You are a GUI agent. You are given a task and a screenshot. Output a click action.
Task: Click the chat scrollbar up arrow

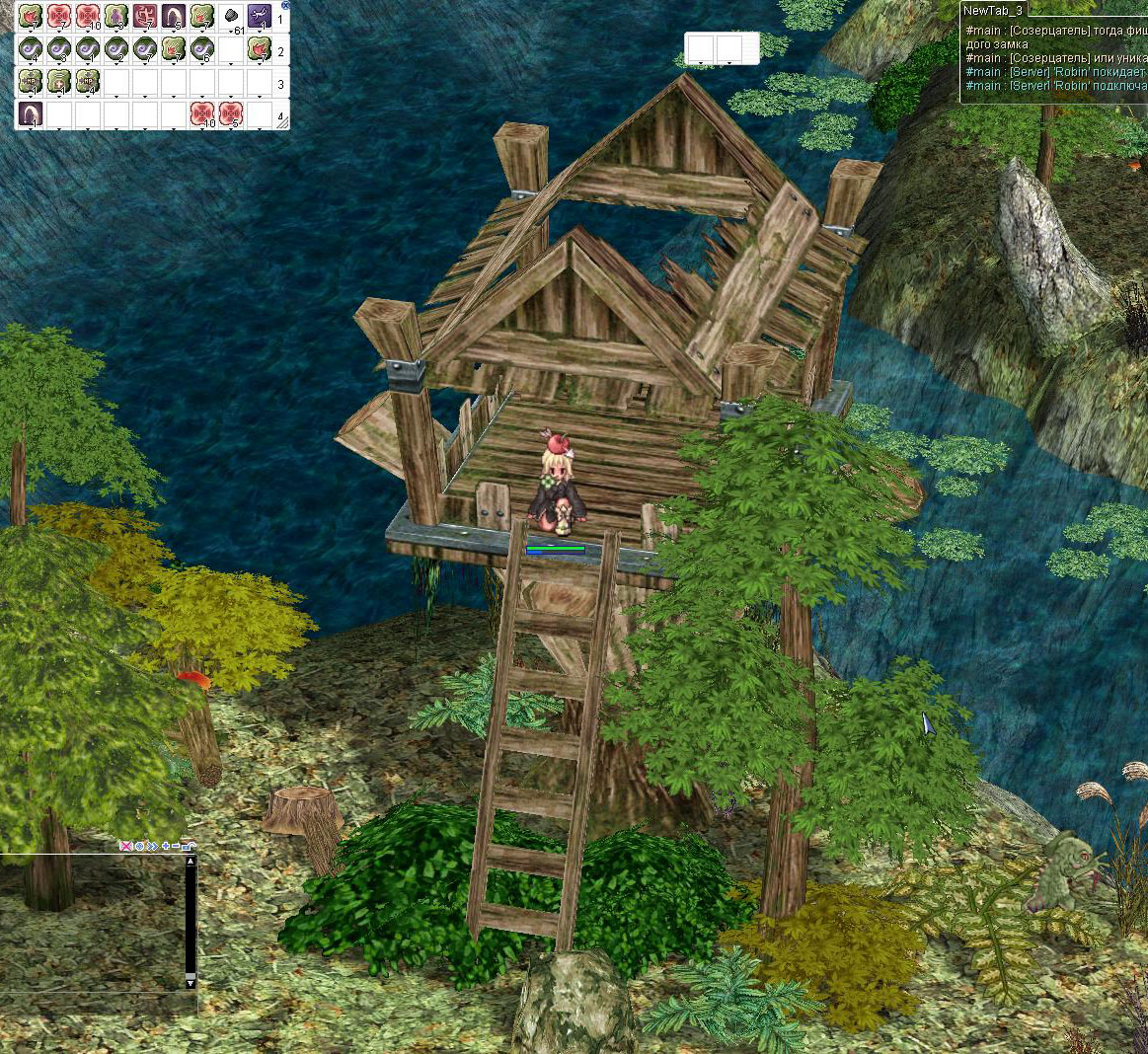pos(191,861)
